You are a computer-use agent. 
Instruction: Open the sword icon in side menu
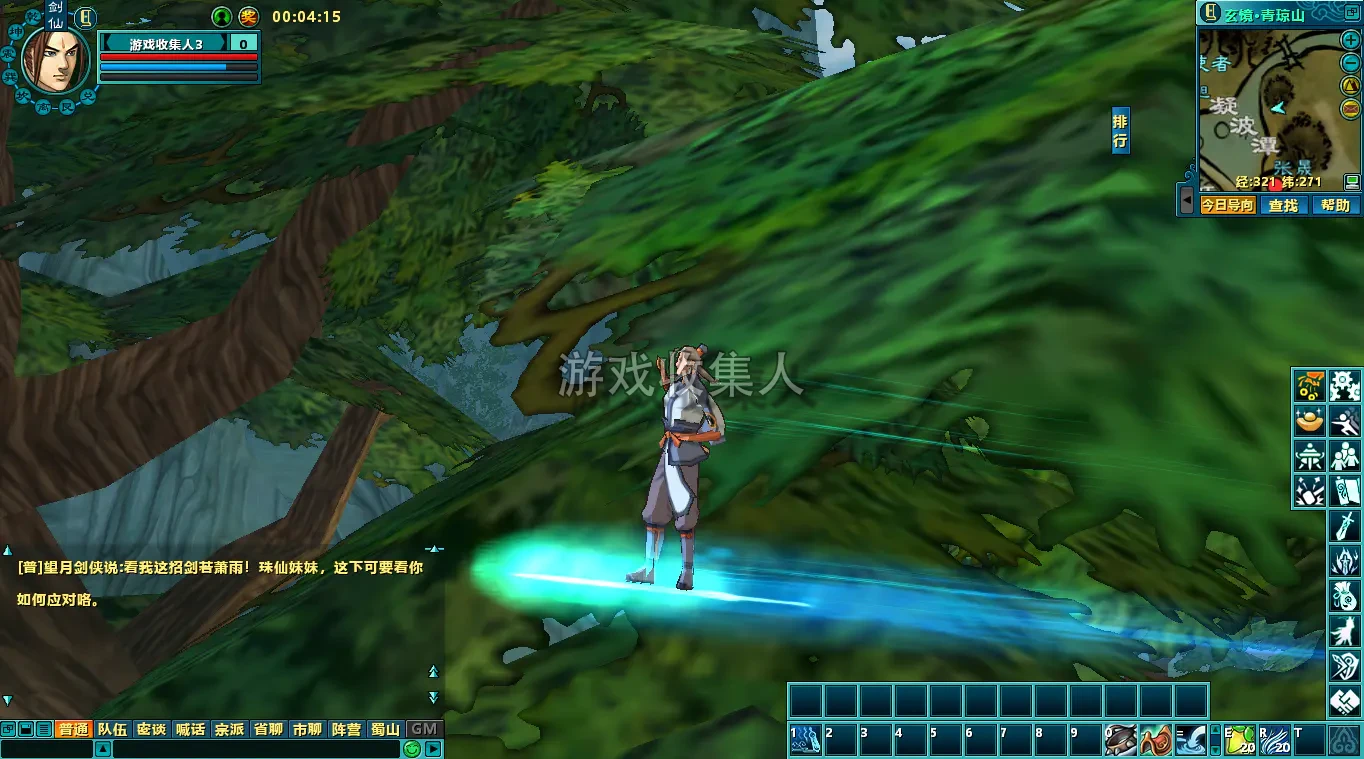[1345, 524]
